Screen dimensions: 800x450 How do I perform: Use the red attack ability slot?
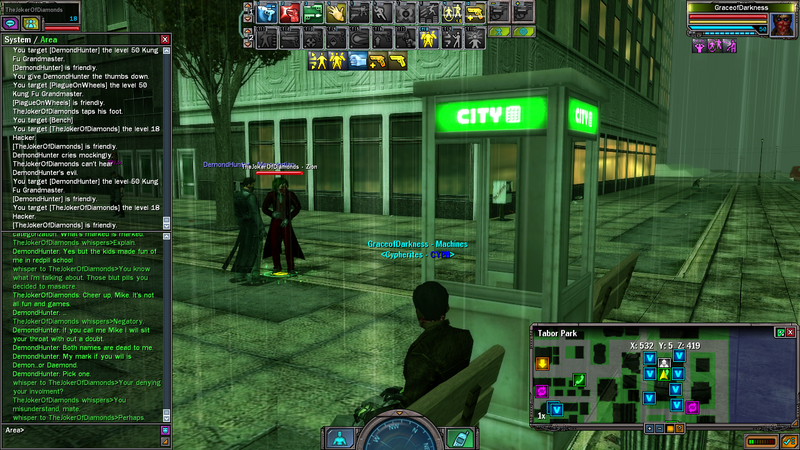coord(289,13)
